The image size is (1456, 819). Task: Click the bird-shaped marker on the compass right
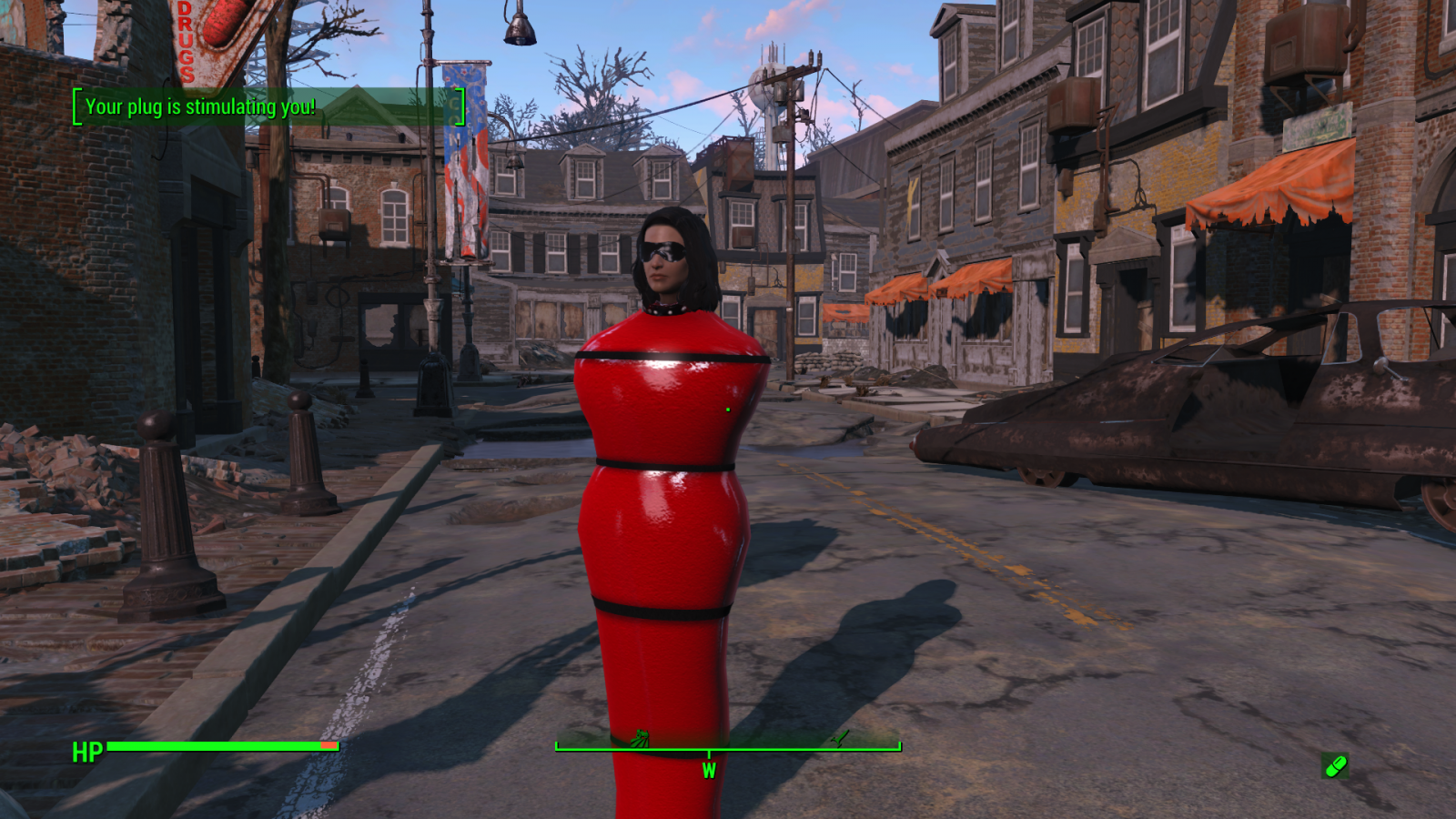(839, 738)
